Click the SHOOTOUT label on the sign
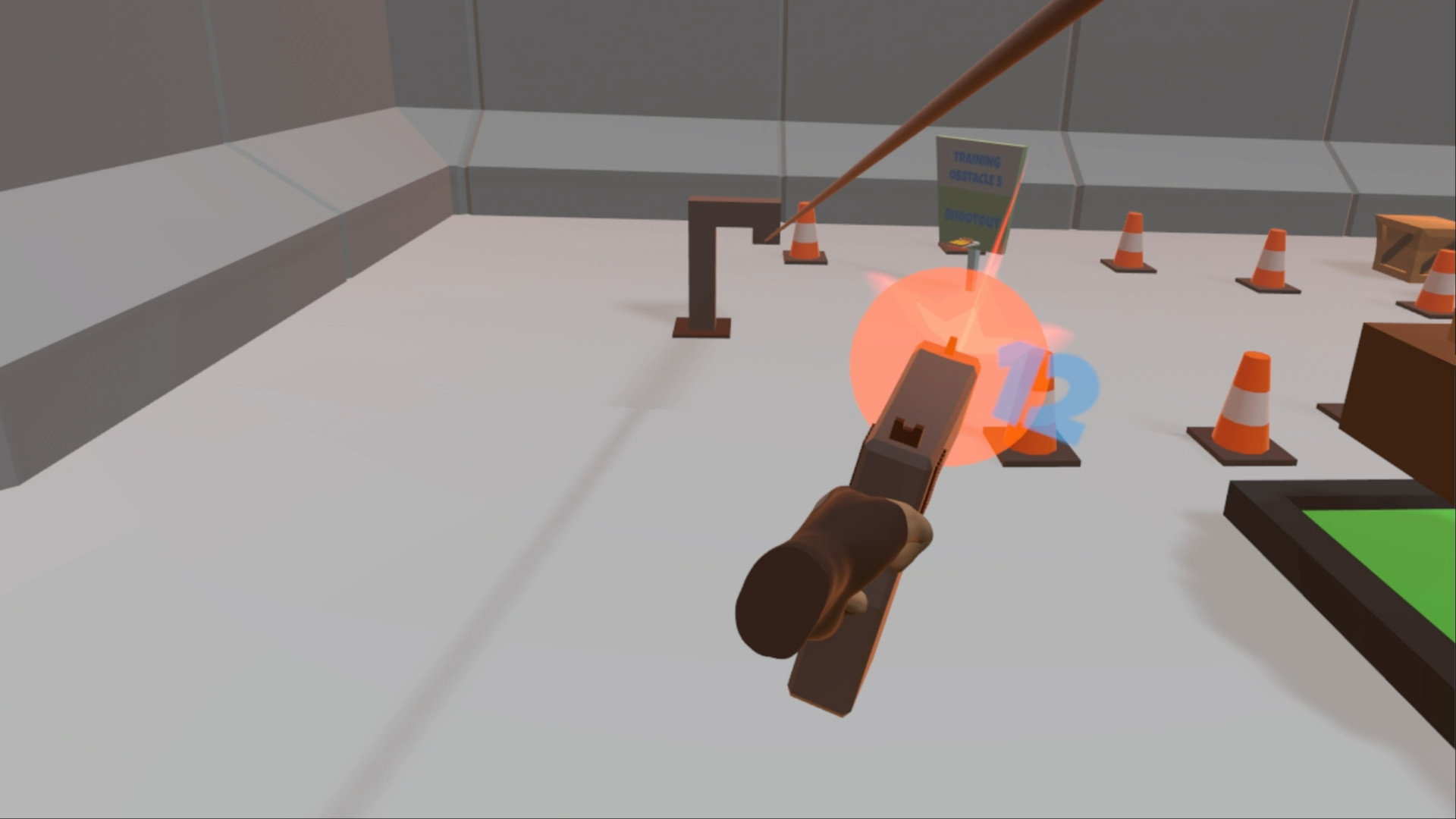This screenshot has height=819, width=1456. [972, 218]
